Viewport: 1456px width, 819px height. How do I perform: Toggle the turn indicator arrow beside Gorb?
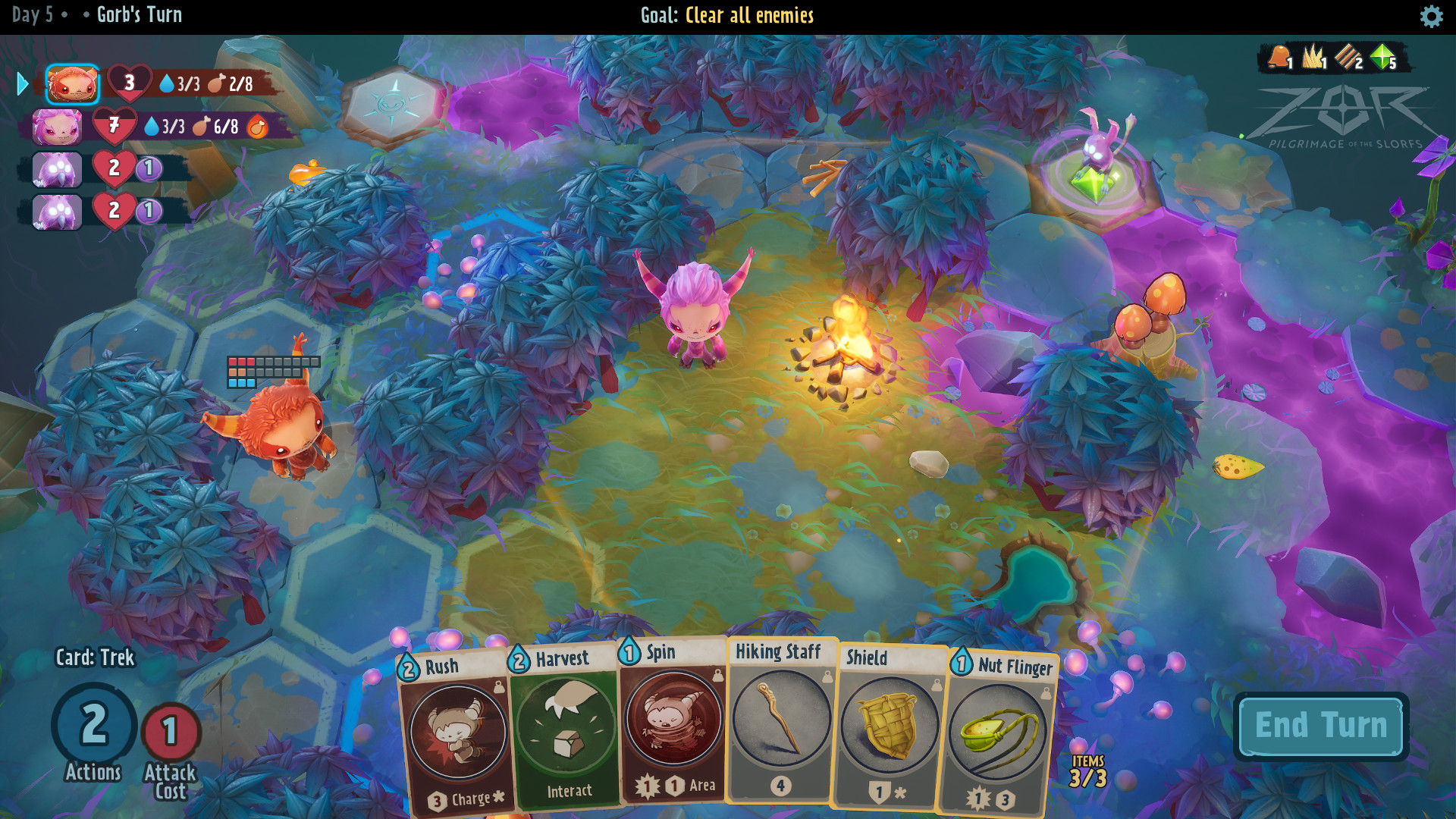pos(22,85)
